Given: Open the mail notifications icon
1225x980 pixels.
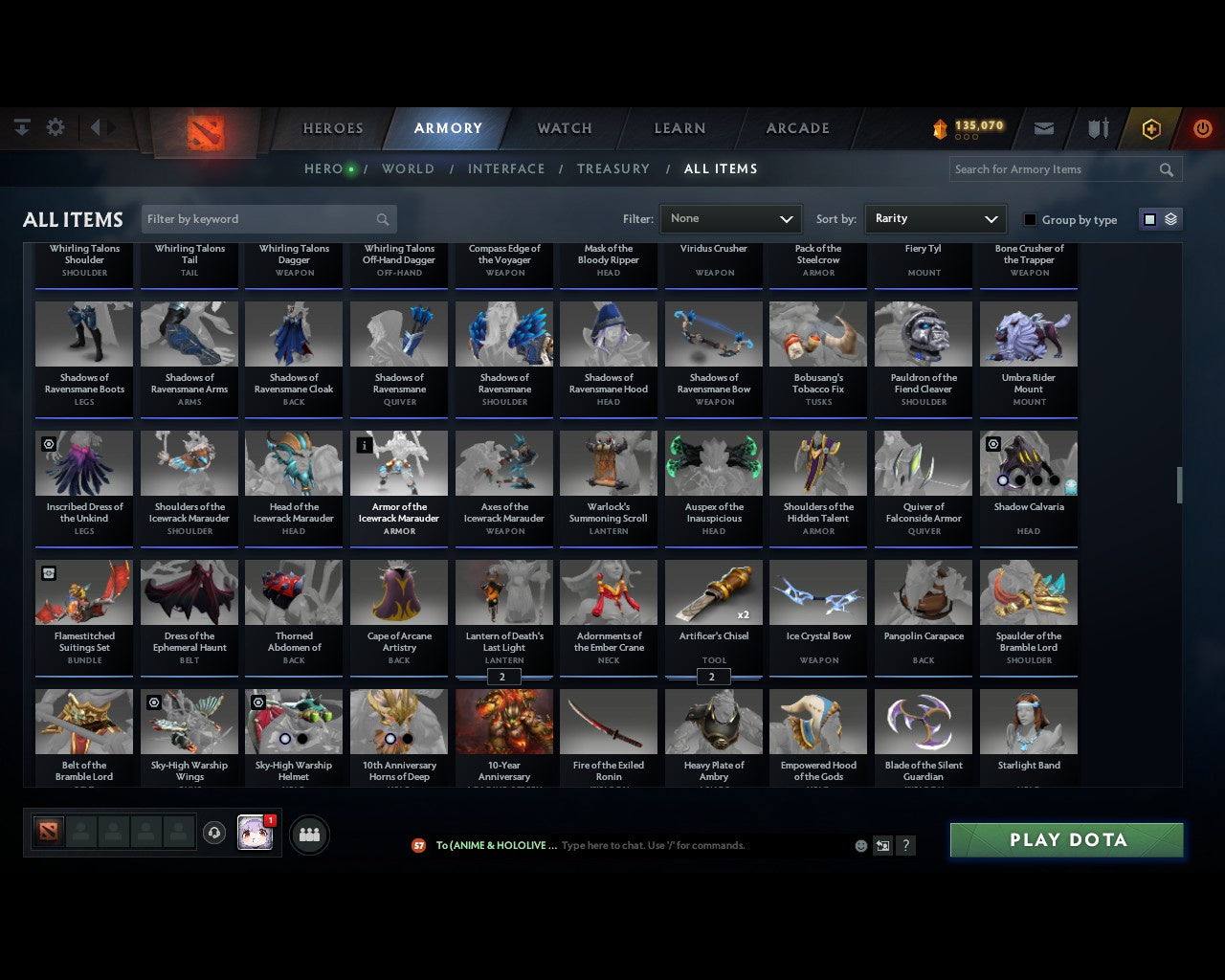Looking at the screenshot, I should [1043, 127].
